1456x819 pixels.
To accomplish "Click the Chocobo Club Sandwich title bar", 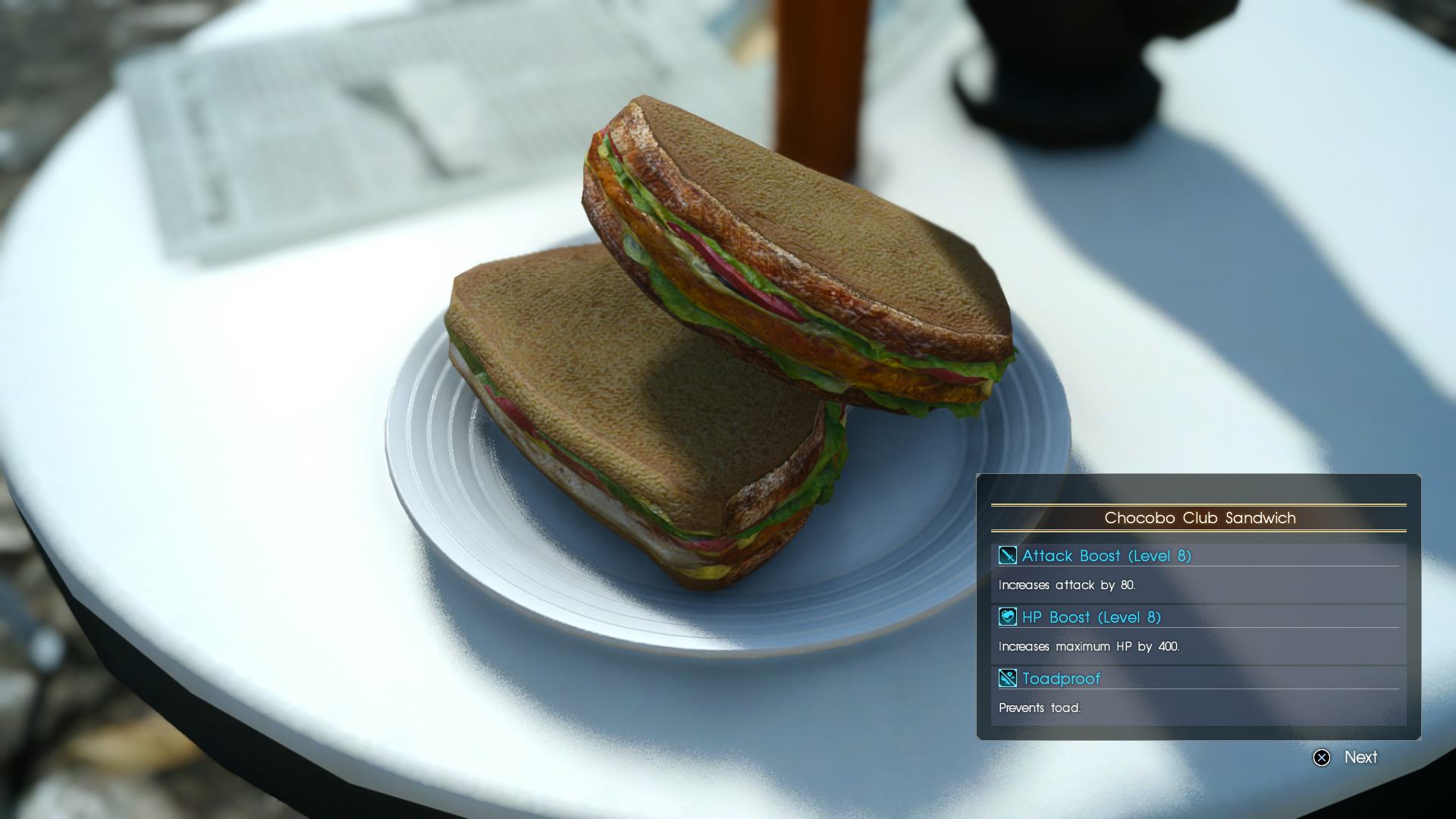I will [1199, 518].
